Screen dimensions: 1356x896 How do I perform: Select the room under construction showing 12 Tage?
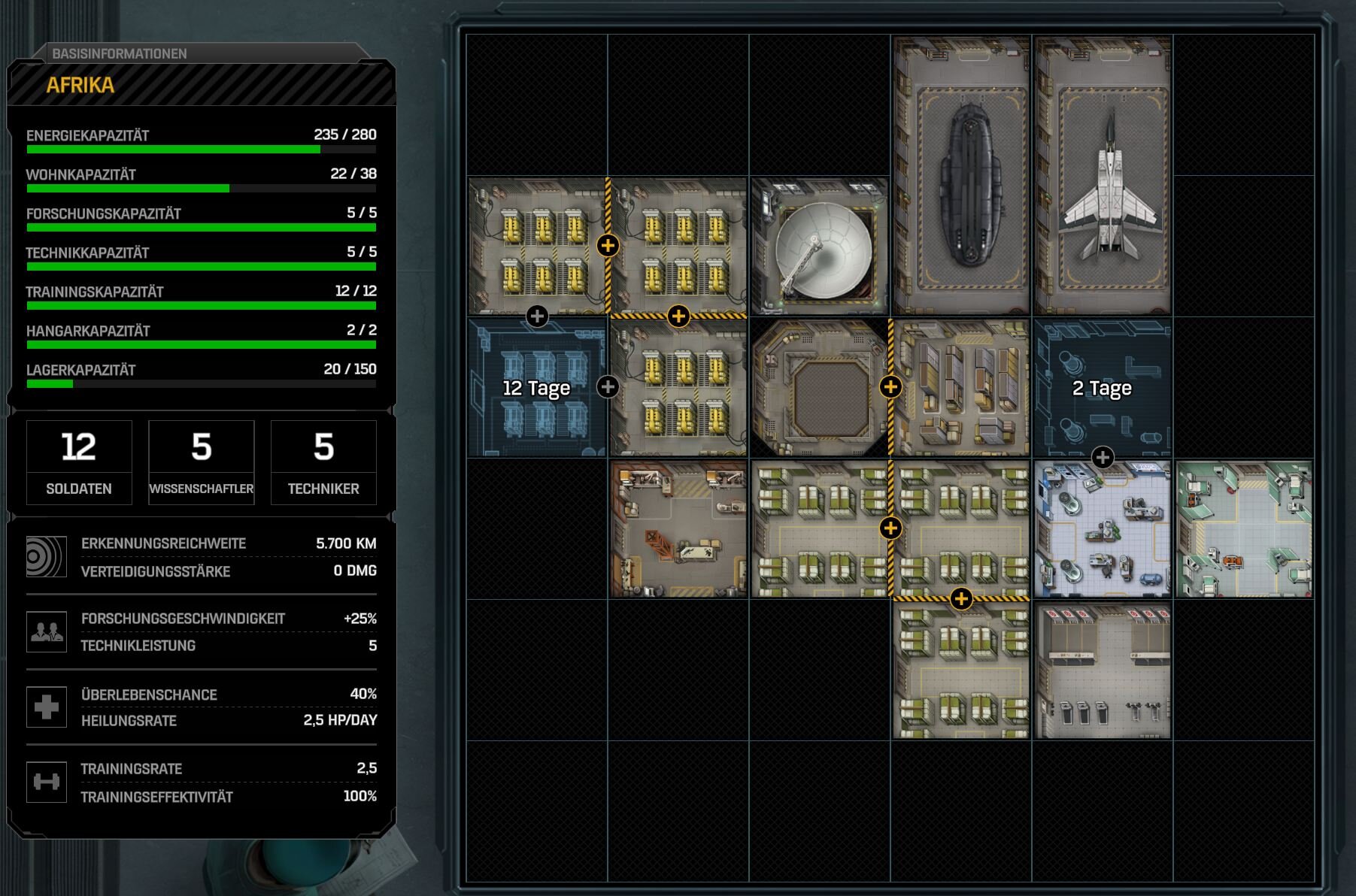[x=536, y=388]
